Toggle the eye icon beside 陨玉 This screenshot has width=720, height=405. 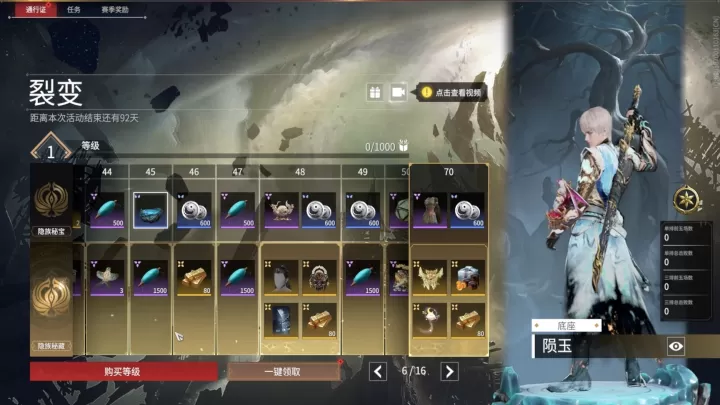(x=676, y=346)
